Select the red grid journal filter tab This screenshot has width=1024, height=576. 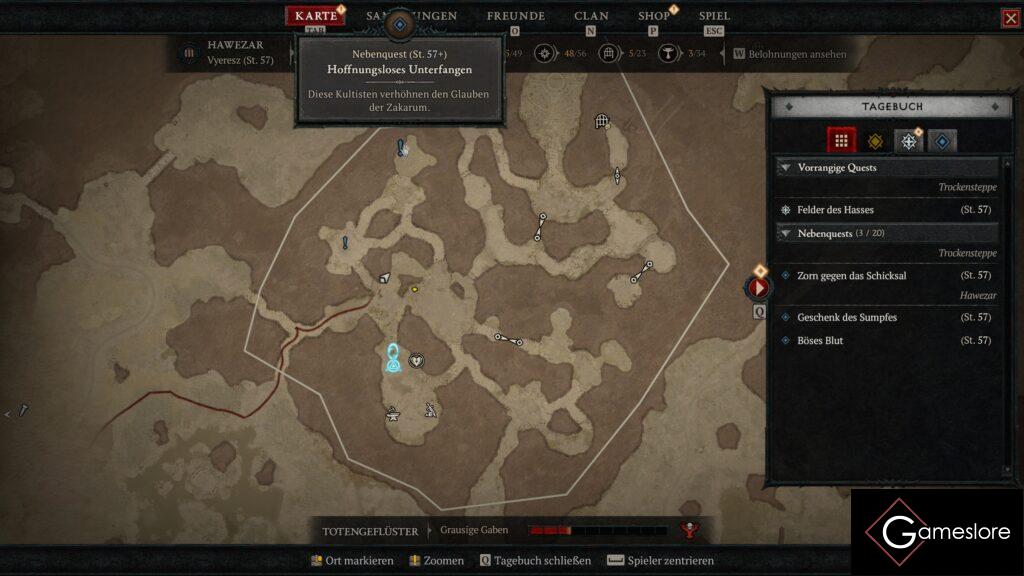[842, 141]
